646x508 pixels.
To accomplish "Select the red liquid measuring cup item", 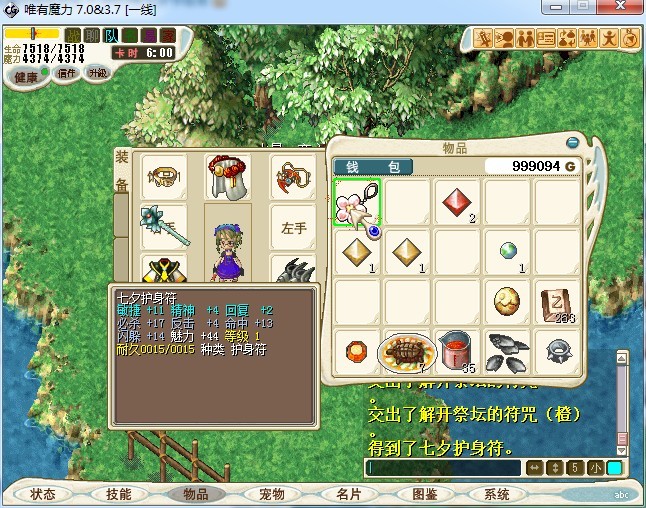I will point(457,352).
